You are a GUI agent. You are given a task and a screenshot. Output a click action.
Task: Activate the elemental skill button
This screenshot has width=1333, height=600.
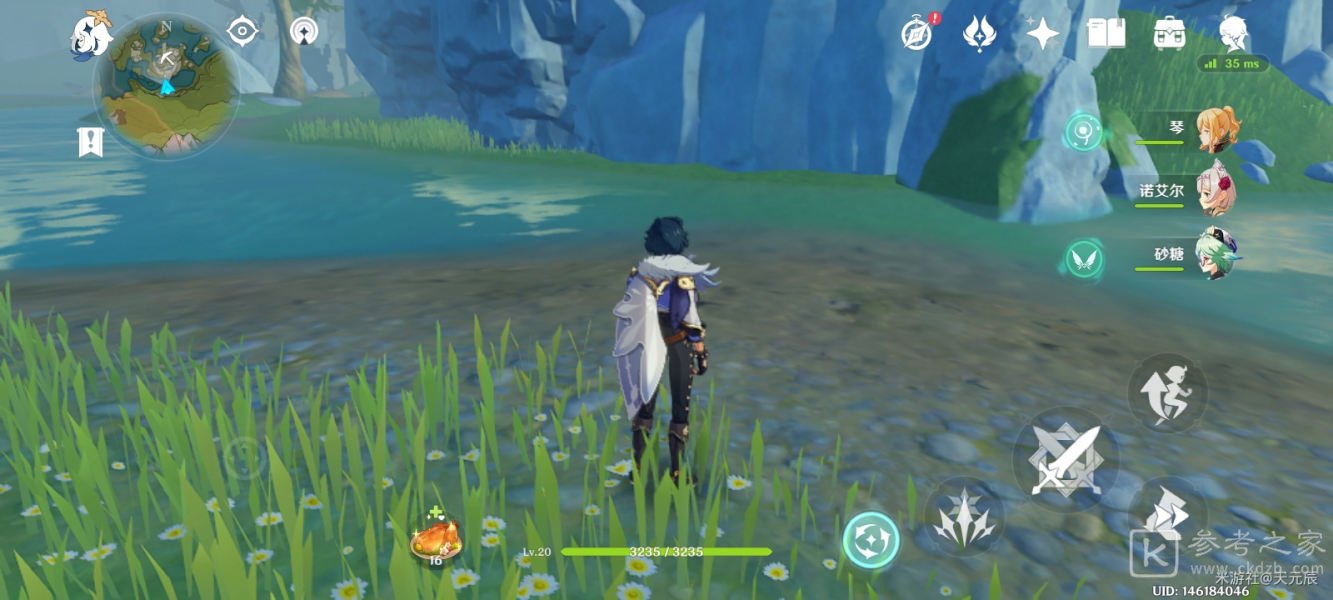[x=963, y=516]
